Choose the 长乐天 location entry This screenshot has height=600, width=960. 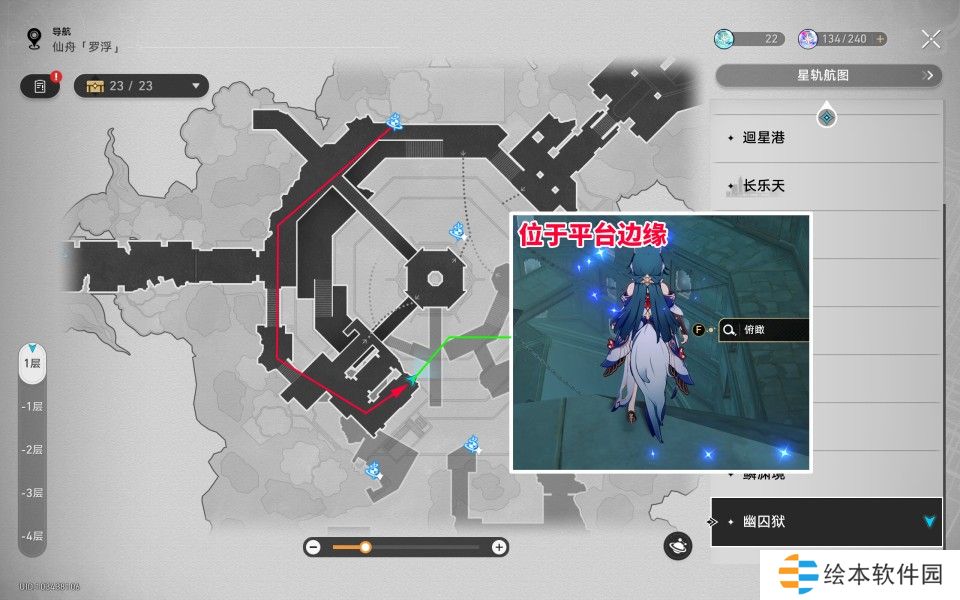[x=764, y=186]
